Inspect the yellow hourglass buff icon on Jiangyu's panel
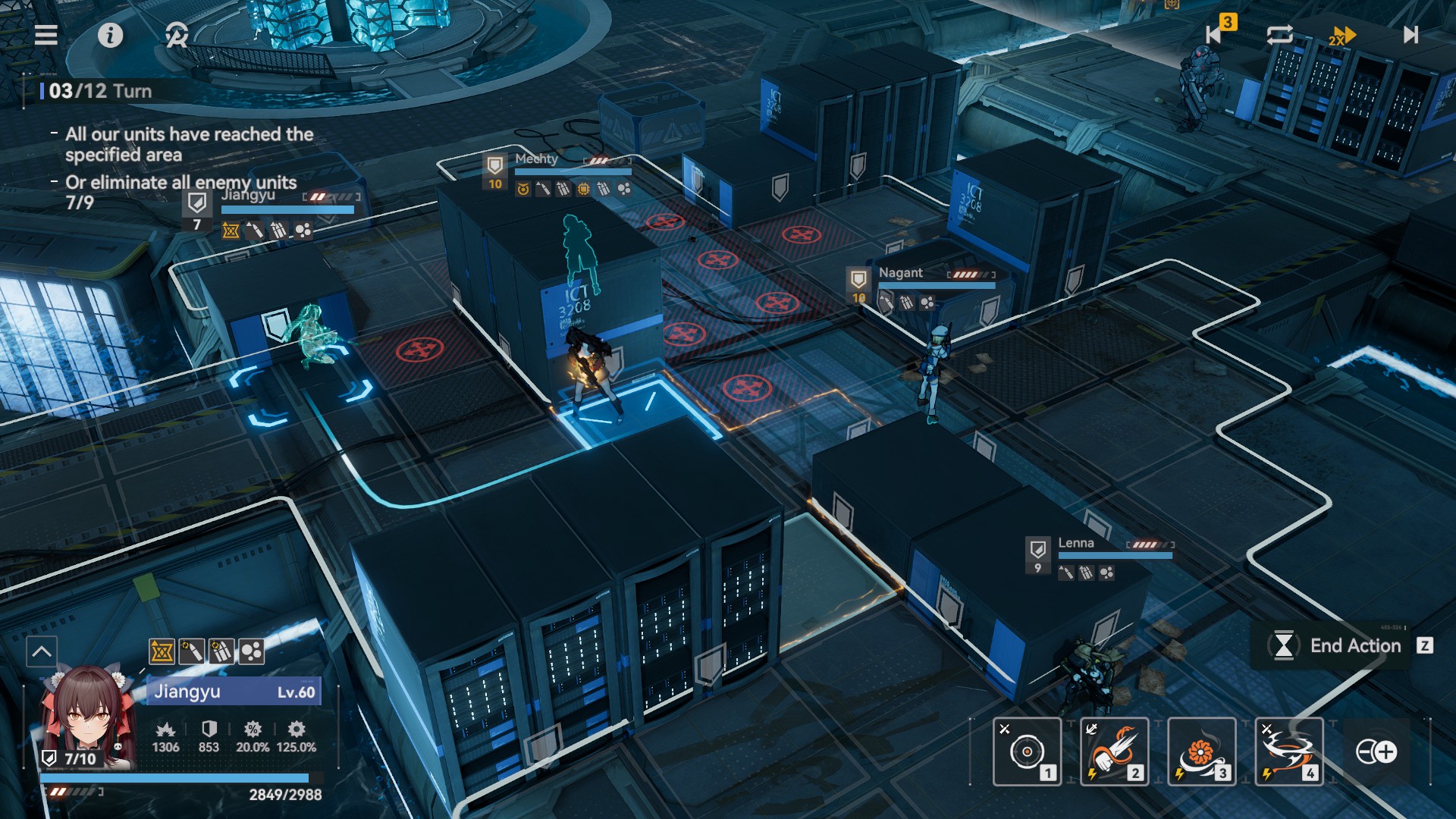Viewport: 1456px width, 819px height. [162, 651]
